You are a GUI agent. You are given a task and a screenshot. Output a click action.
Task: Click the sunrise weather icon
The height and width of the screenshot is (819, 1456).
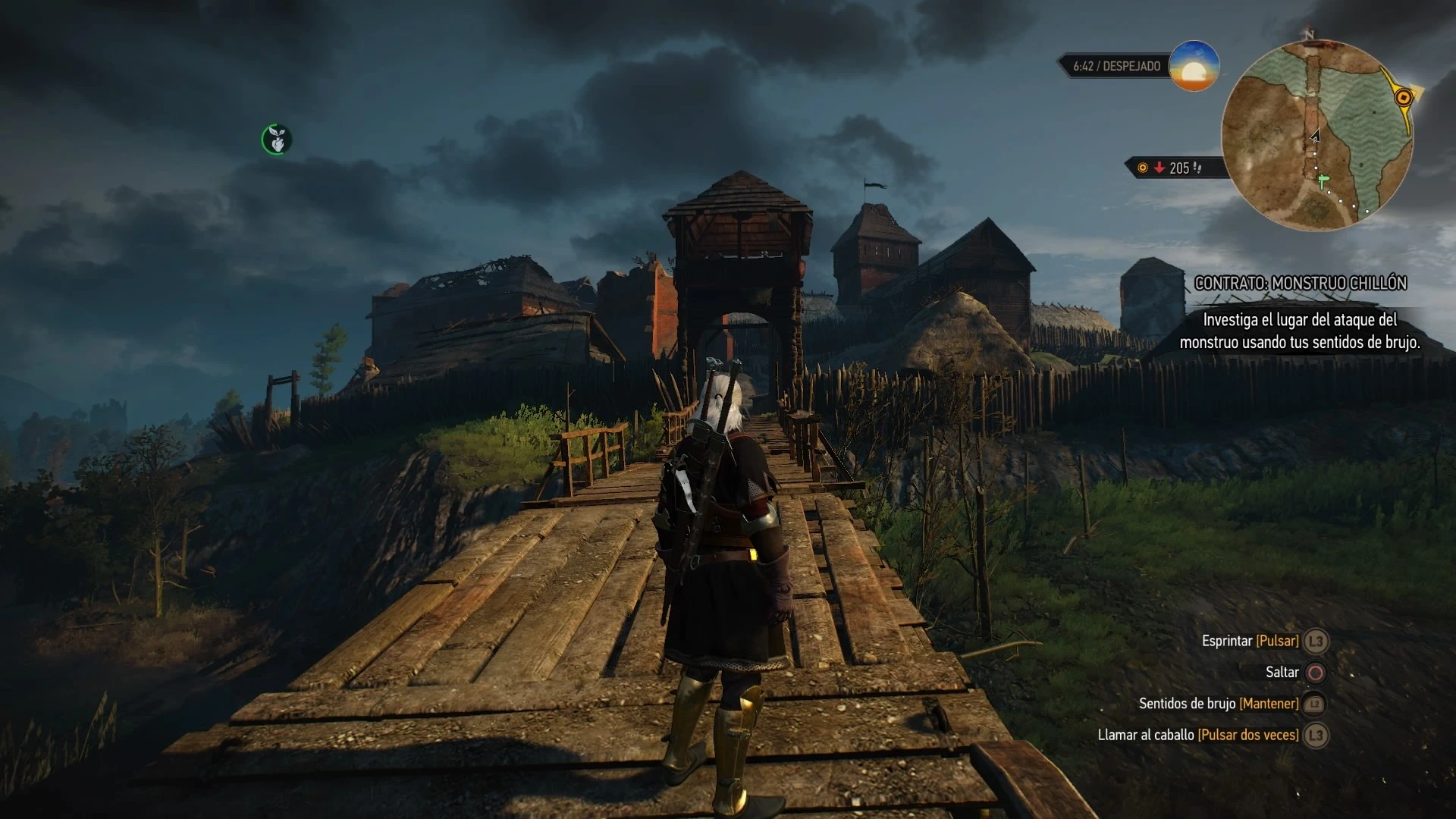tap(1194, 66)
